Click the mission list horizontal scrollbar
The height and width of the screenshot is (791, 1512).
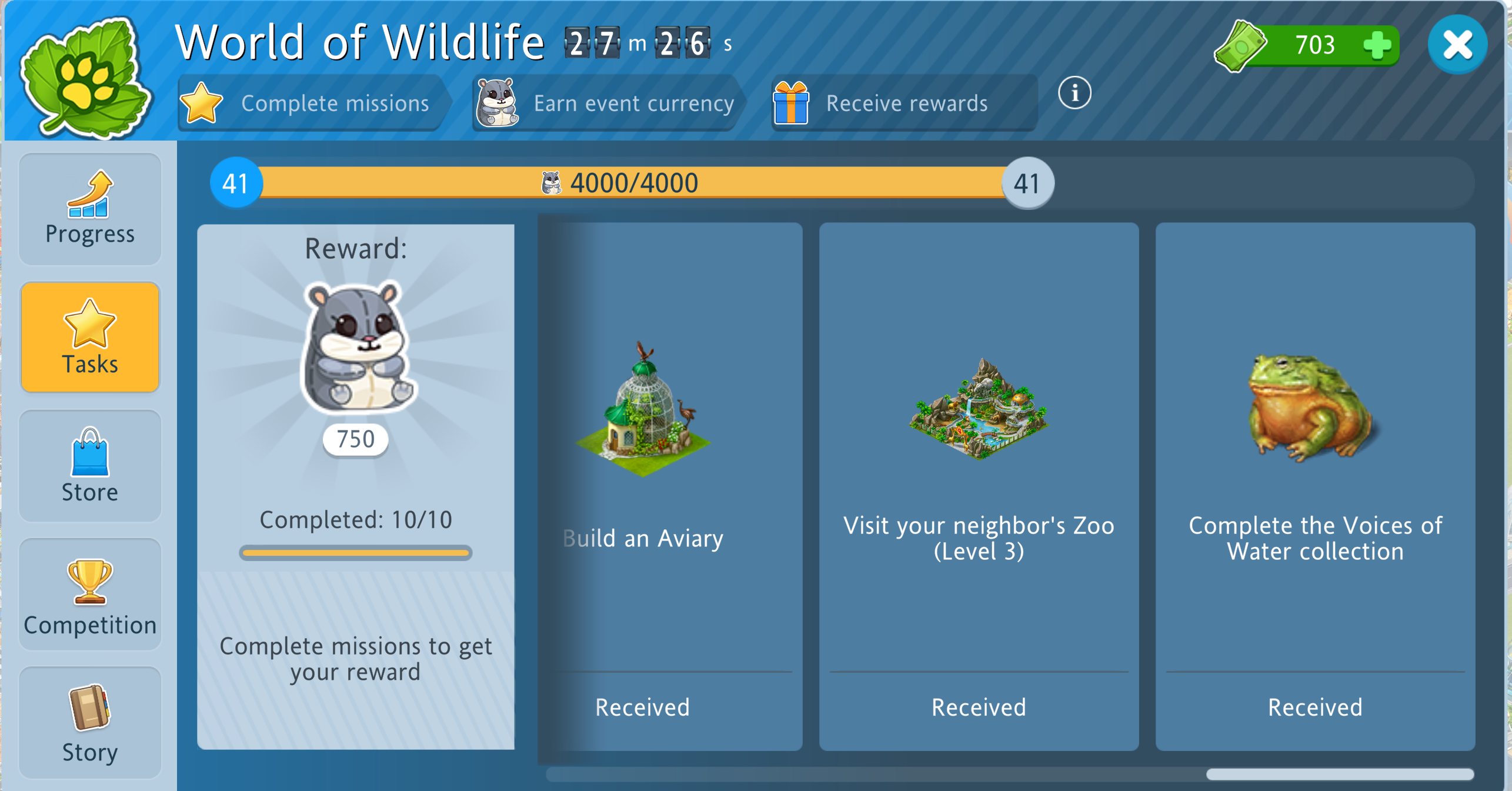1339,775
